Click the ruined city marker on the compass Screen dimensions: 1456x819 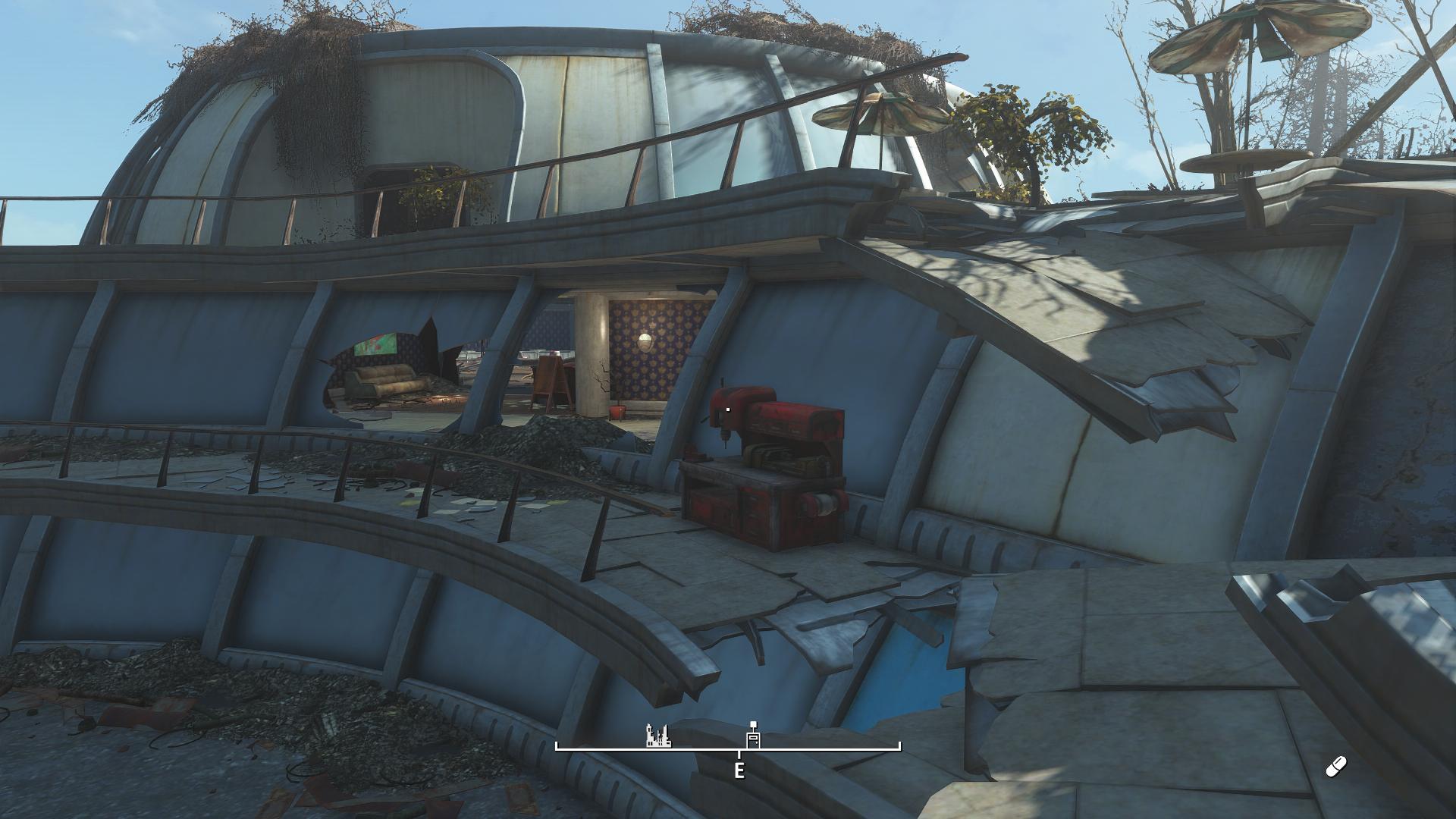tap(657, 736)
